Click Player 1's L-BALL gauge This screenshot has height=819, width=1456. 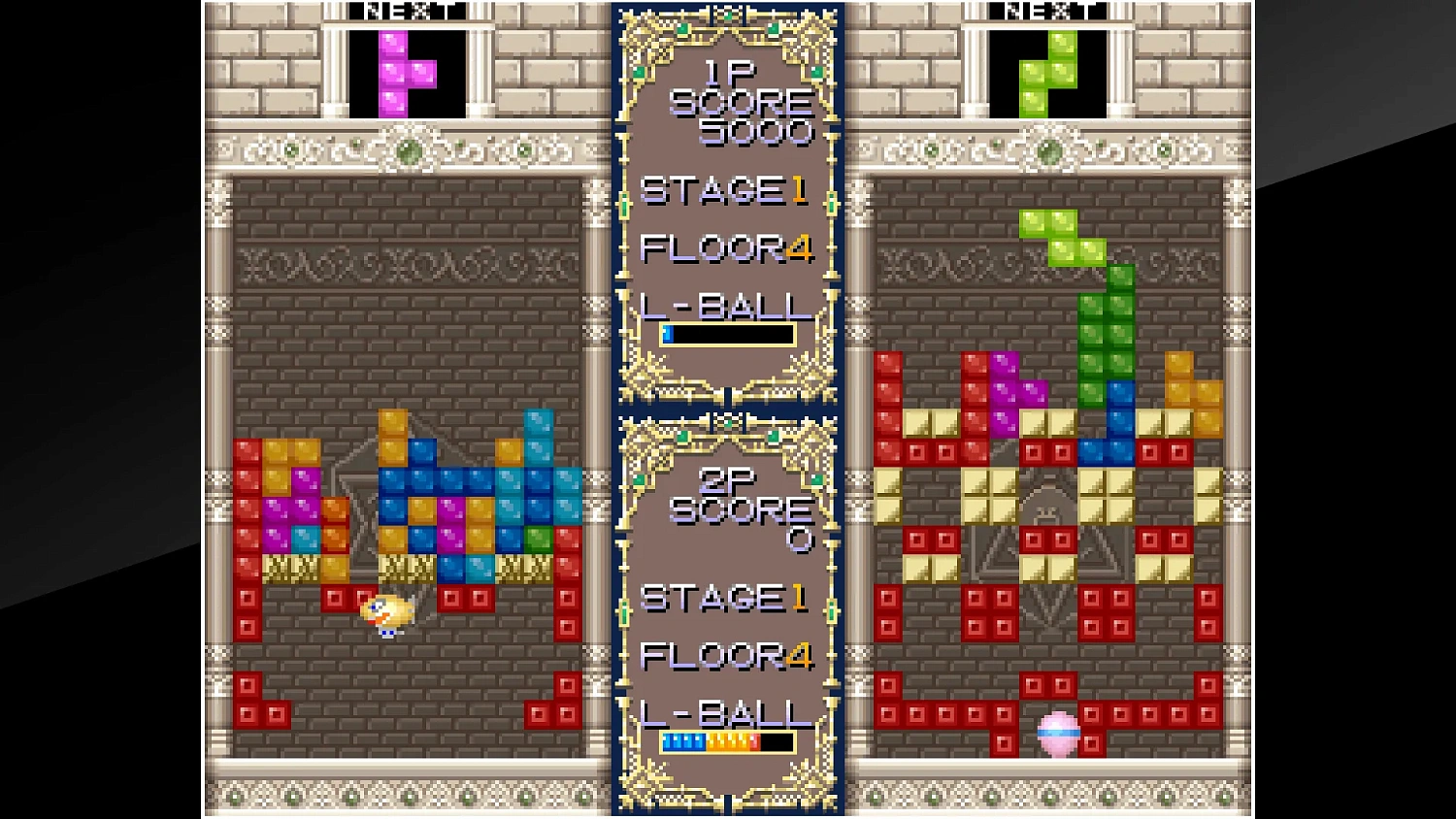[730, 334]
